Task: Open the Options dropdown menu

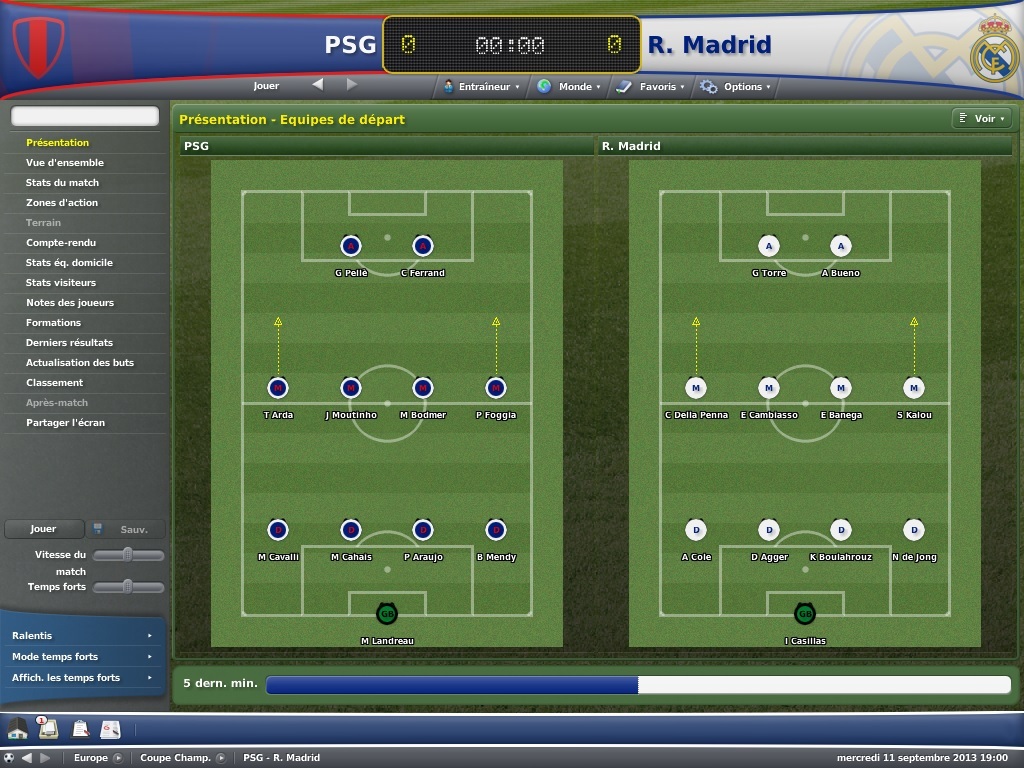Action: point(738,87)
